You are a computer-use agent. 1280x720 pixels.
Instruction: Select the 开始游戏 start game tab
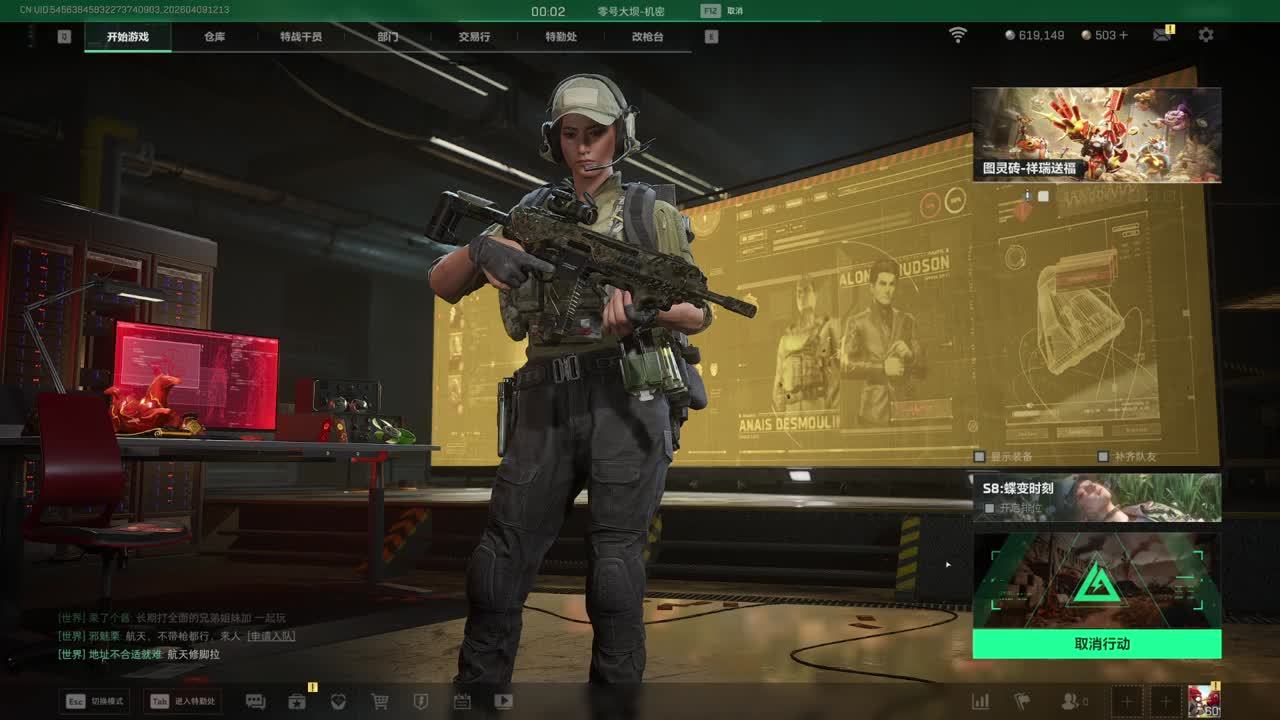pyautogui.click(x=128, y=37)
